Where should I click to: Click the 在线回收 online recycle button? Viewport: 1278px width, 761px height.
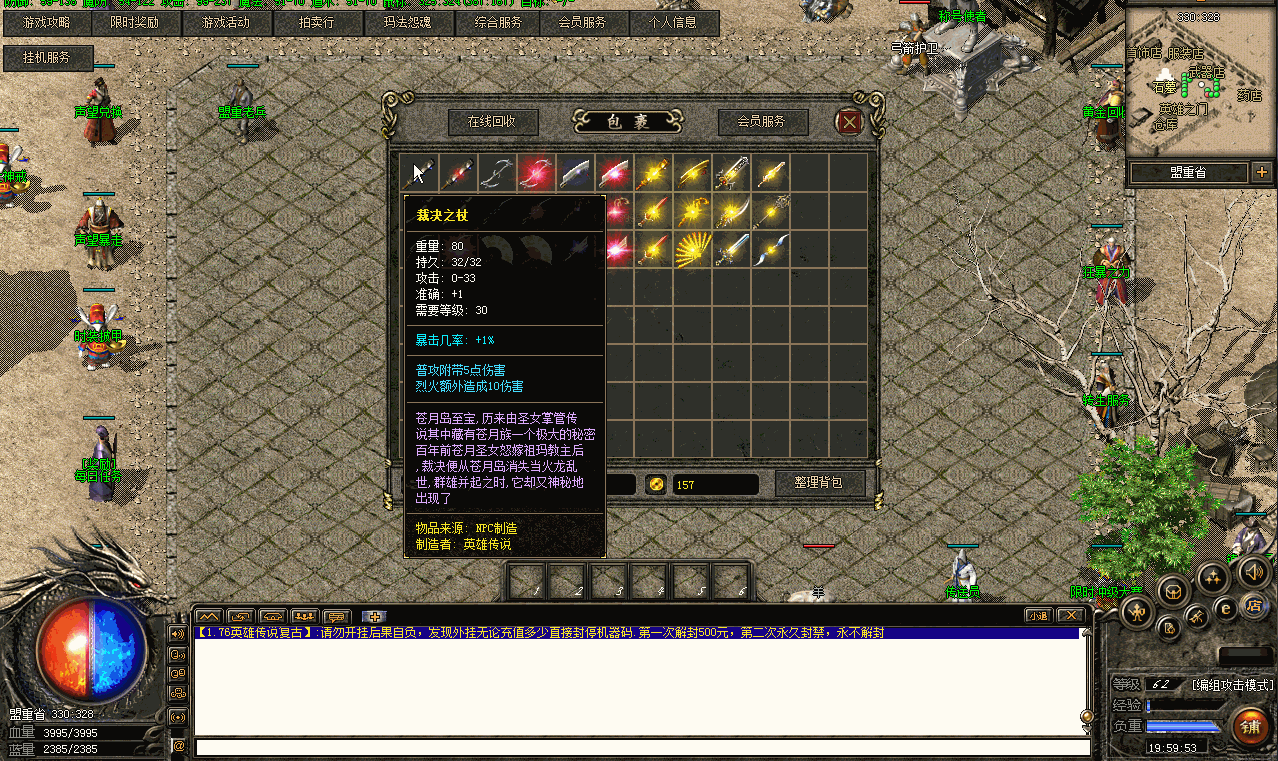(492, 122)
